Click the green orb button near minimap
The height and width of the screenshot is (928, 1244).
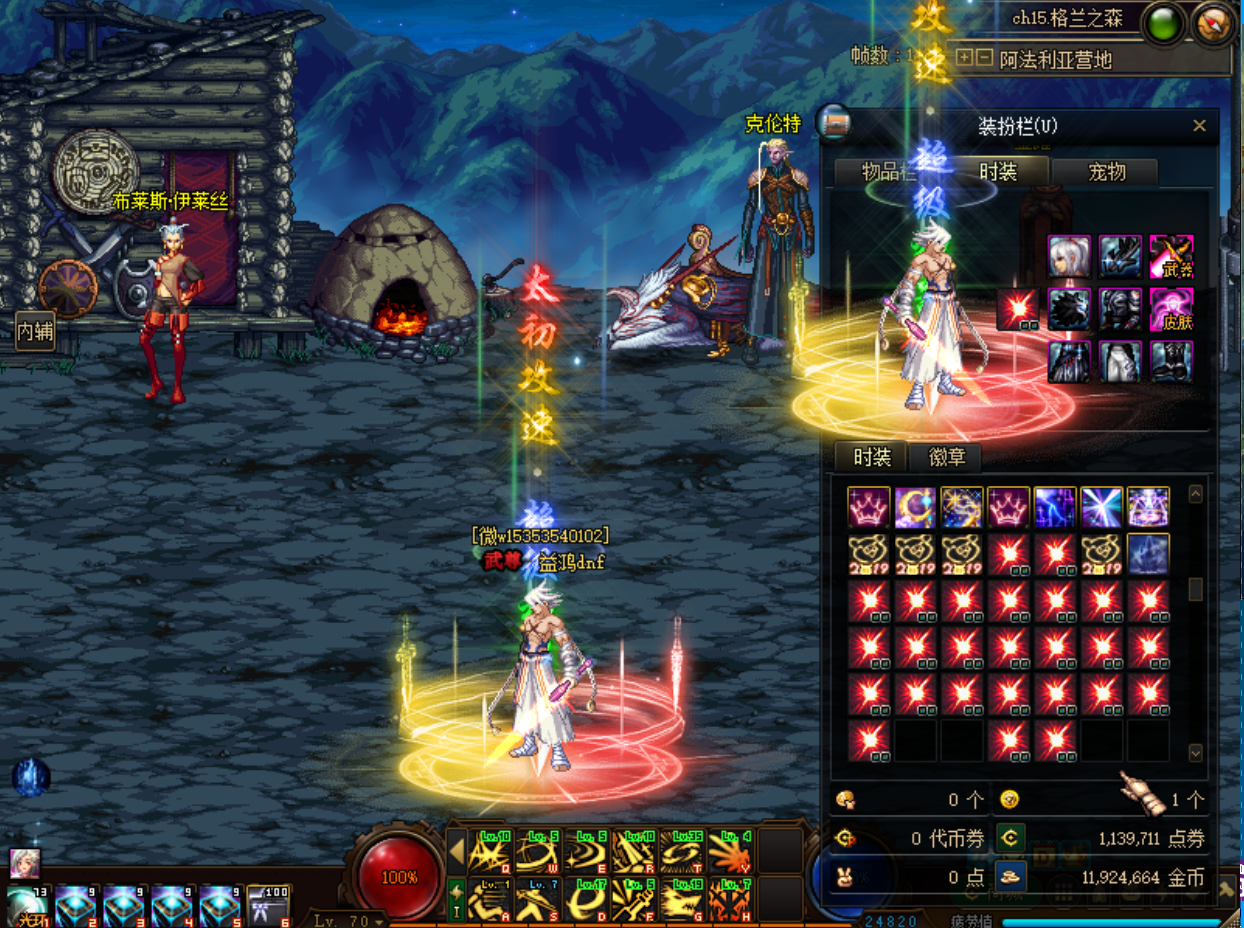(1164, 24)
